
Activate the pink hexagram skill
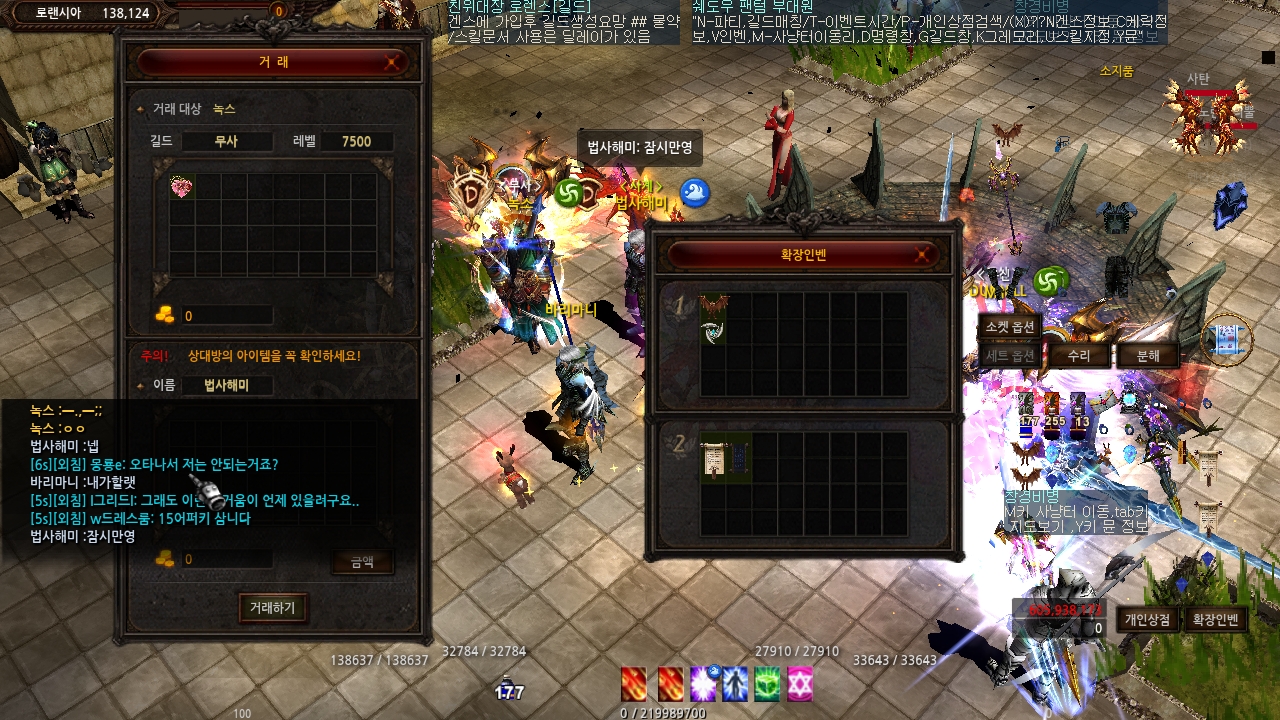[799, 684]
